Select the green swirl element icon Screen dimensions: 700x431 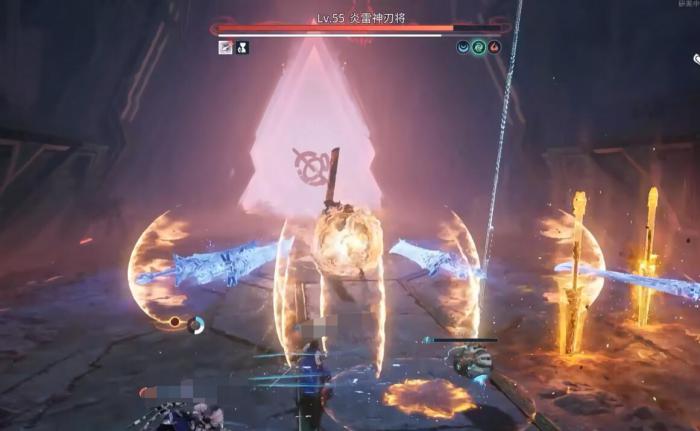[479, 46]
